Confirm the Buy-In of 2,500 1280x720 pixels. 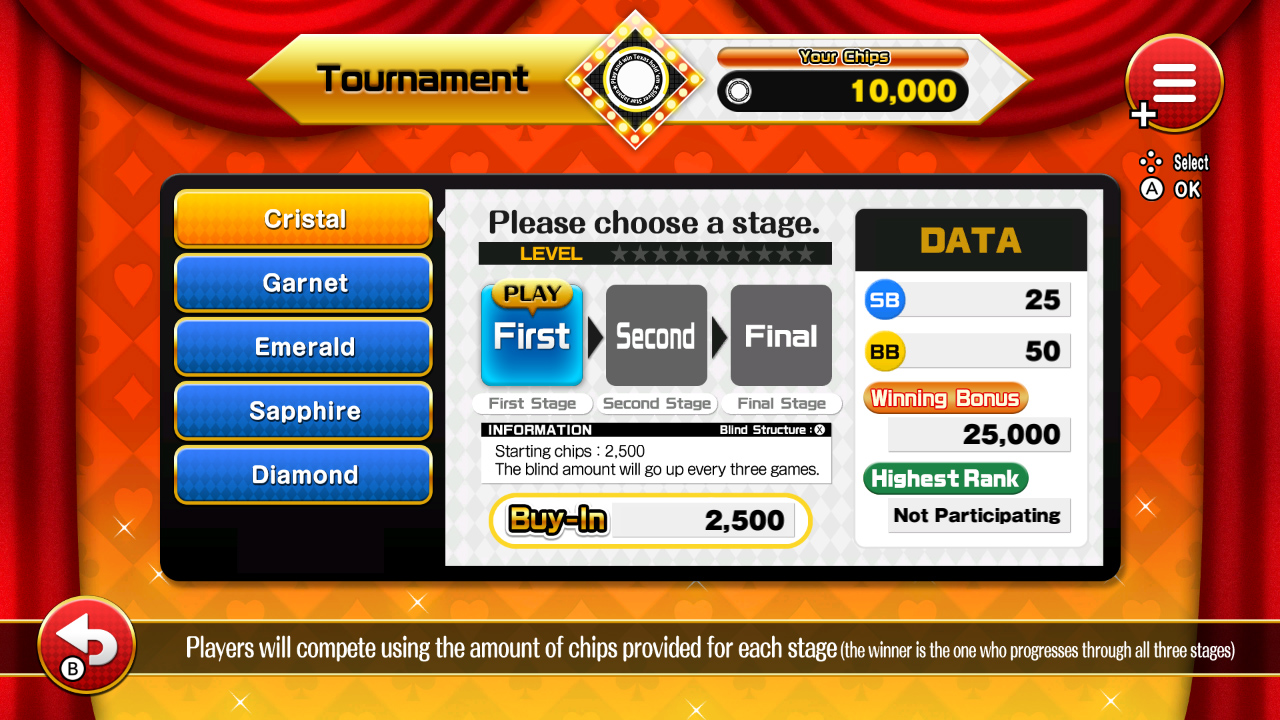(650, 520)
